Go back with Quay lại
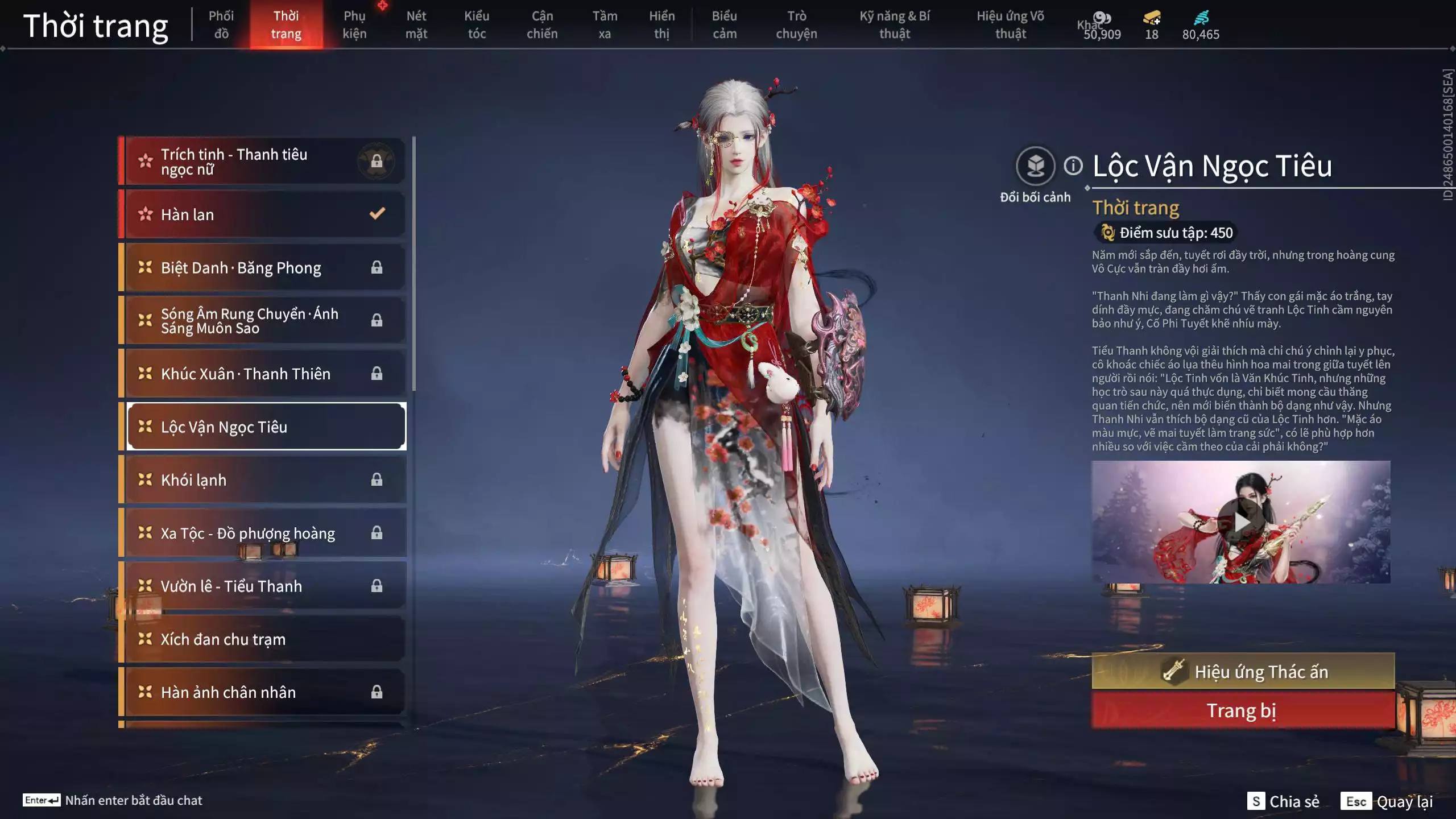This screenshot has width=1456, height=819. click(1387, 801)
